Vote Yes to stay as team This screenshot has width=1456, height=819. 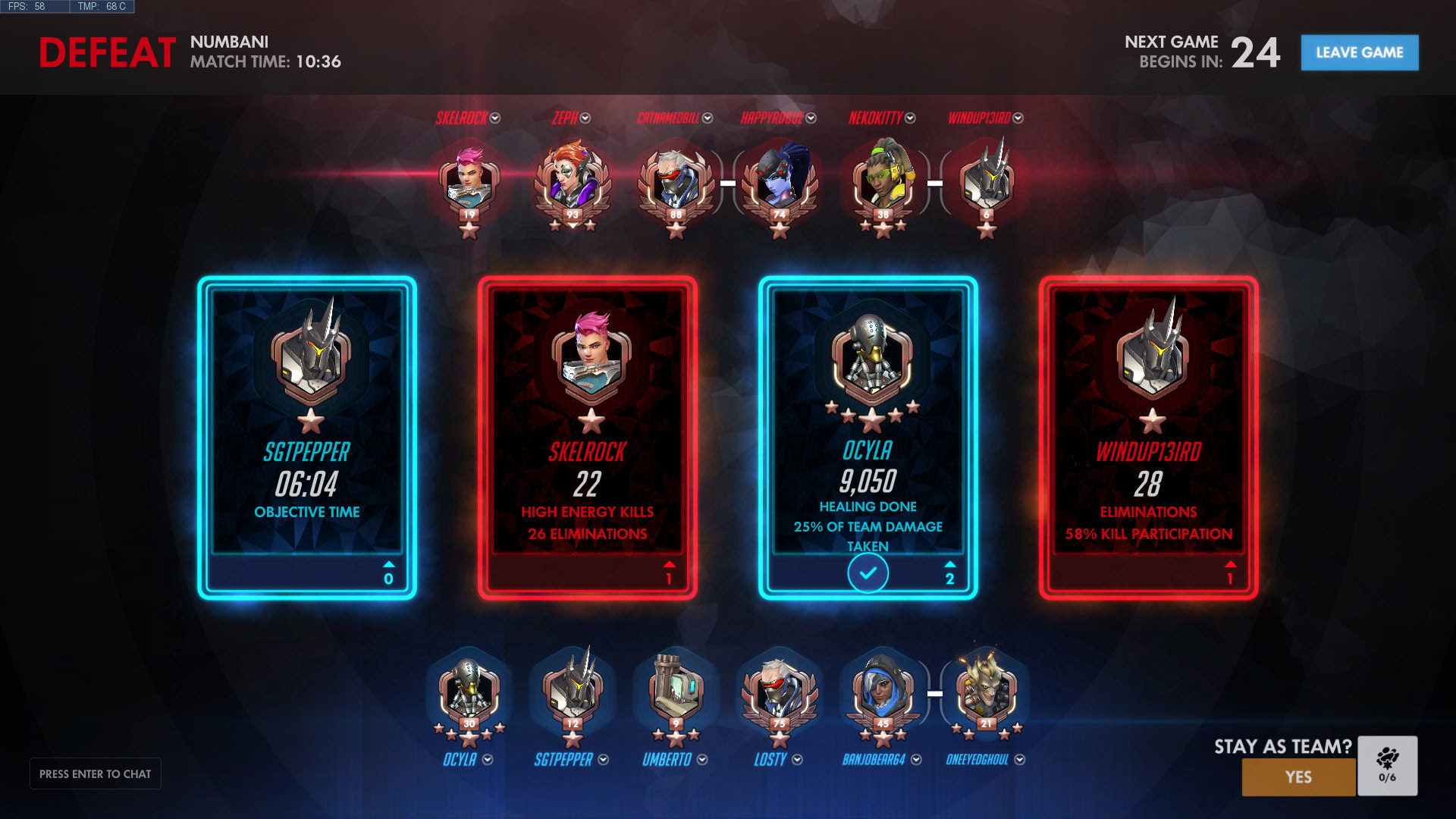1298,777
